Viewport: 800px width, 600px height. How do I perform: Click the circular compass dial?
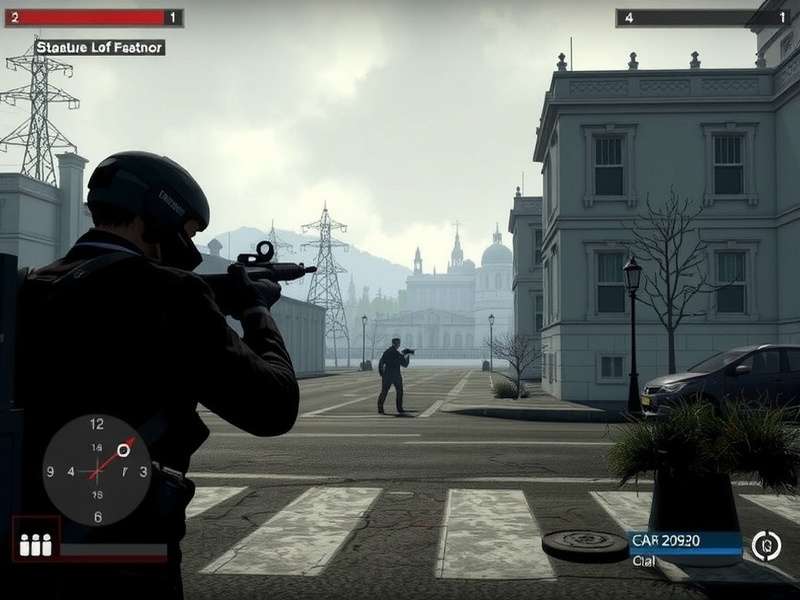[97, 469]
